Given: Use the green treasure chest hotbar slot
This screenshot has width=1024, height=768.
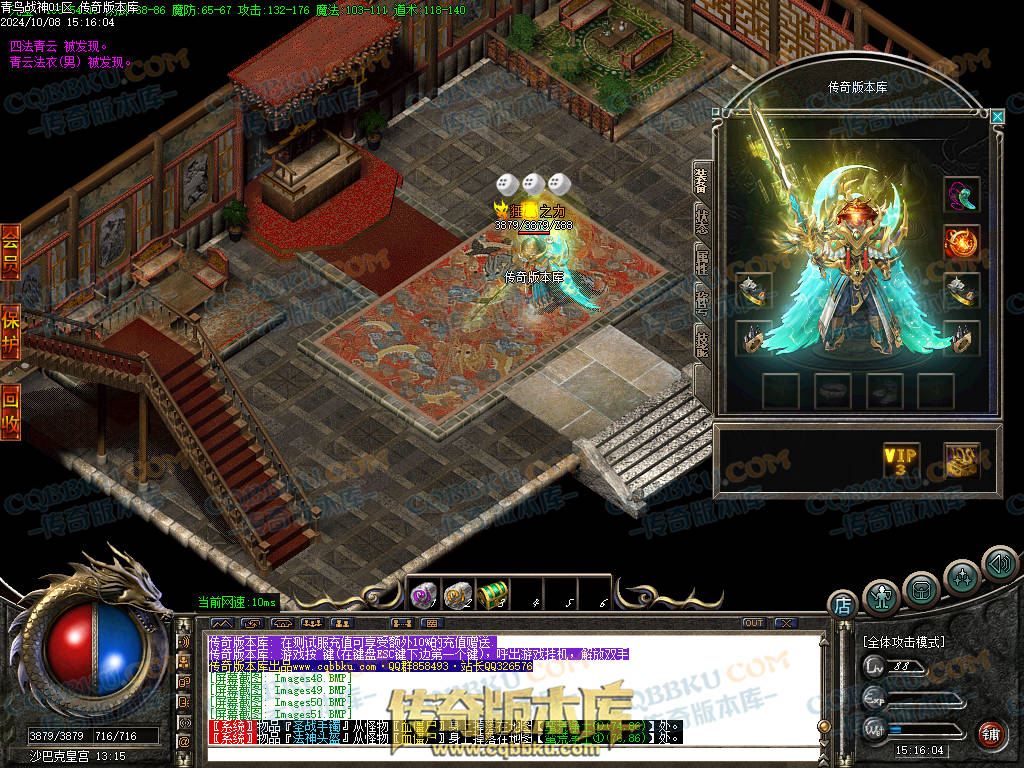Looking at the screenshot, I should click(492, 595).
